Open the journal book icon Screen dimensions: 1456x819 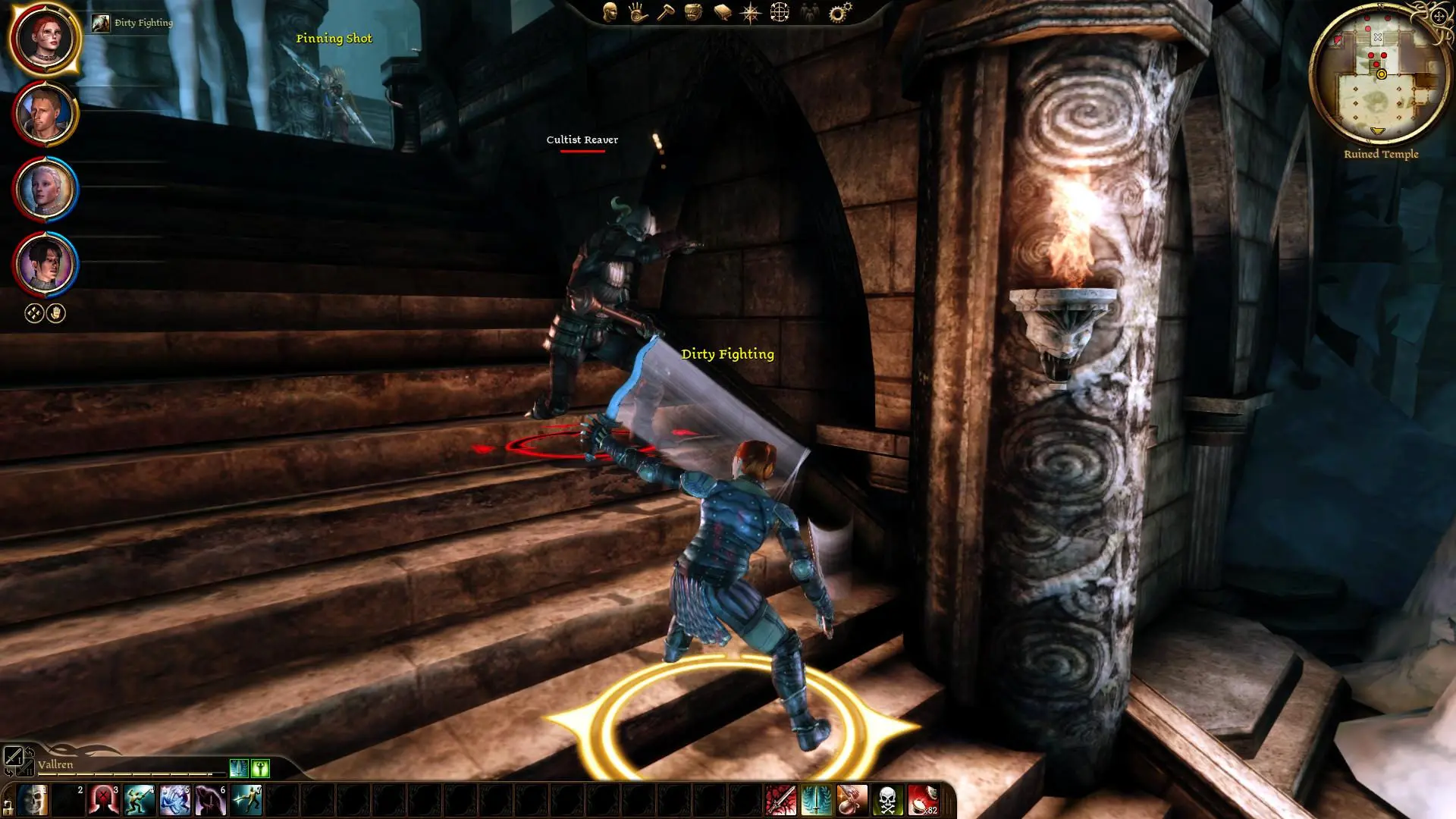(x=722, y=12)
